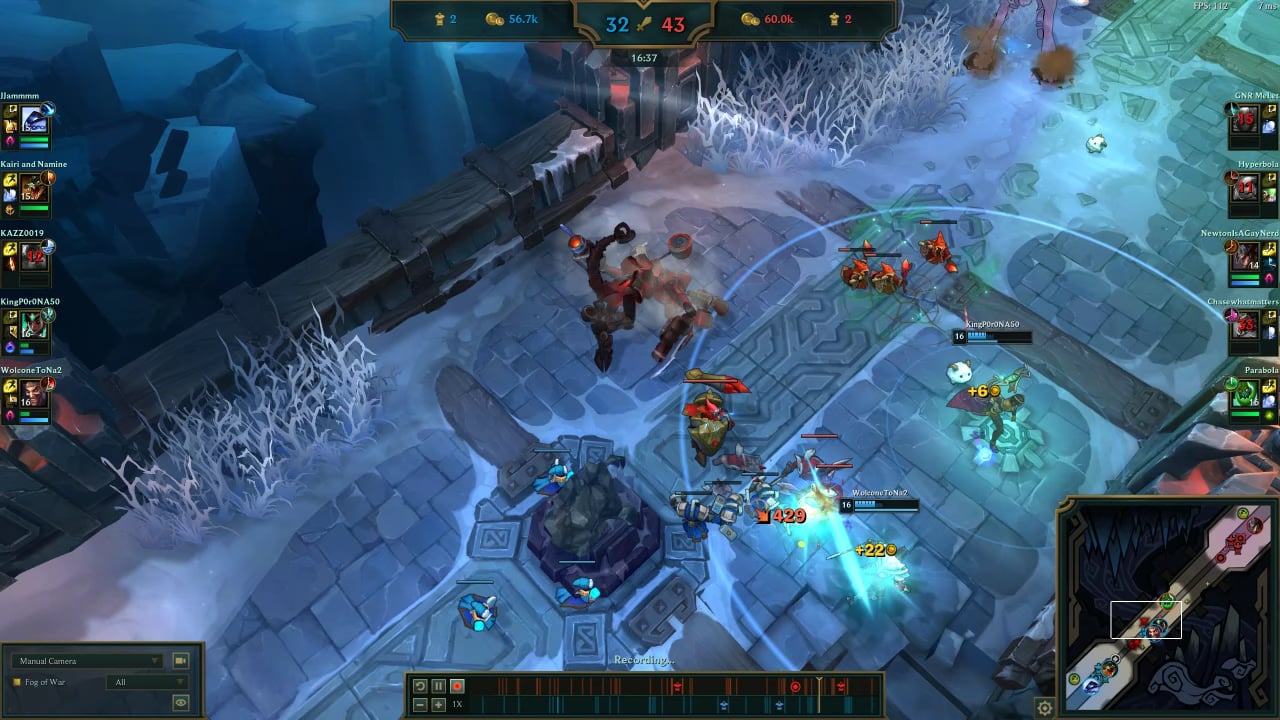Jump to red circle marker on timeline
The image size is (1280, 720).
[x=796, y=686]
